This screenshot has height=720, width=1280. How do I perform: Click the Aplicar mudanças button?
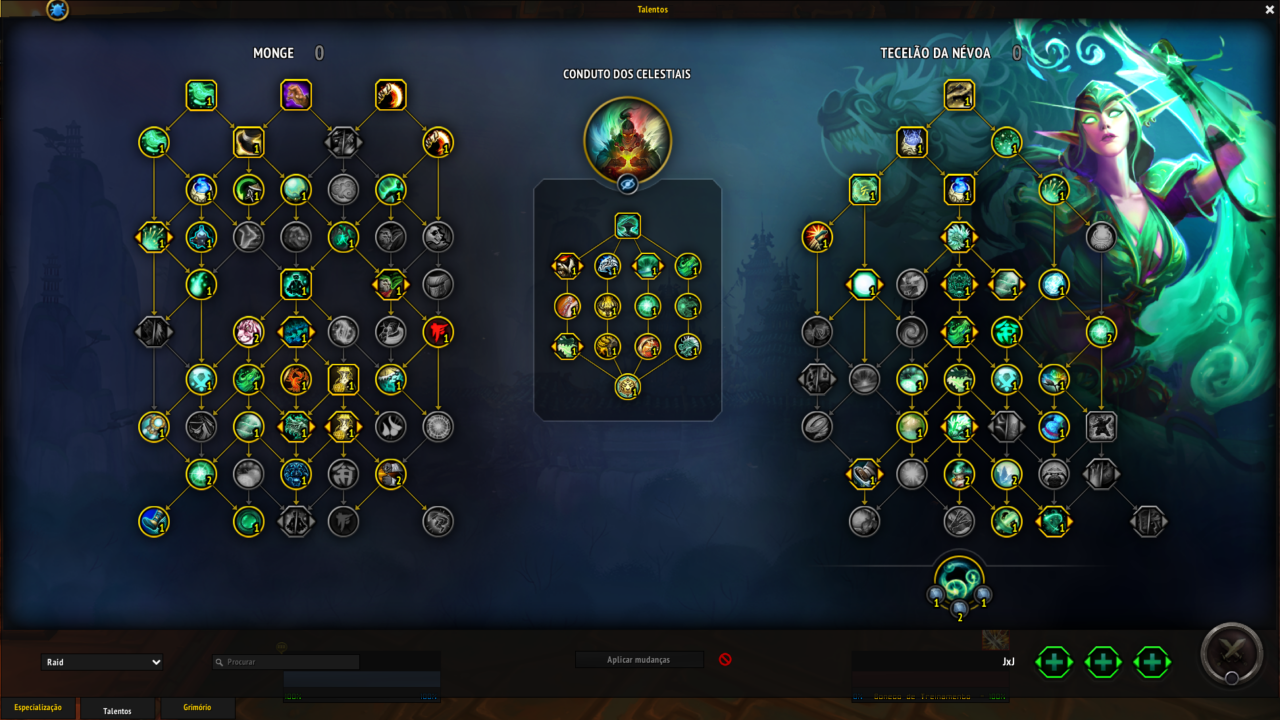(639, 660)
